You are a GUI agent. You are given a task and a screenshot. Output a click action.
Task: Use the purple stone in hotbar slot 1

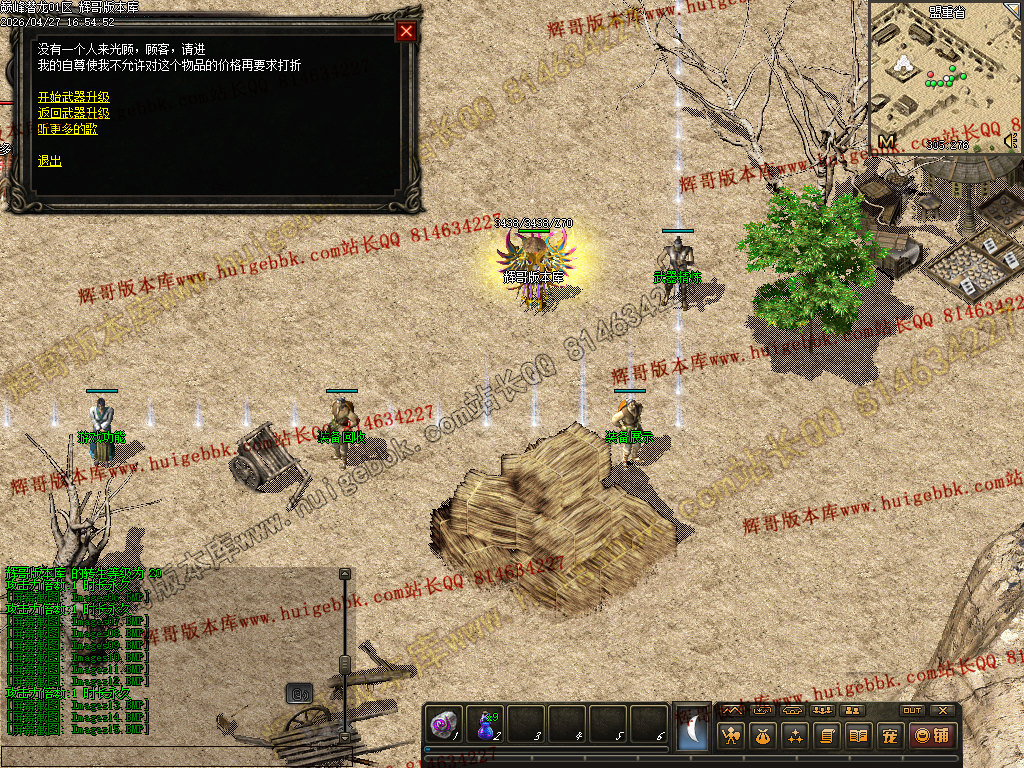click(444, 724)
